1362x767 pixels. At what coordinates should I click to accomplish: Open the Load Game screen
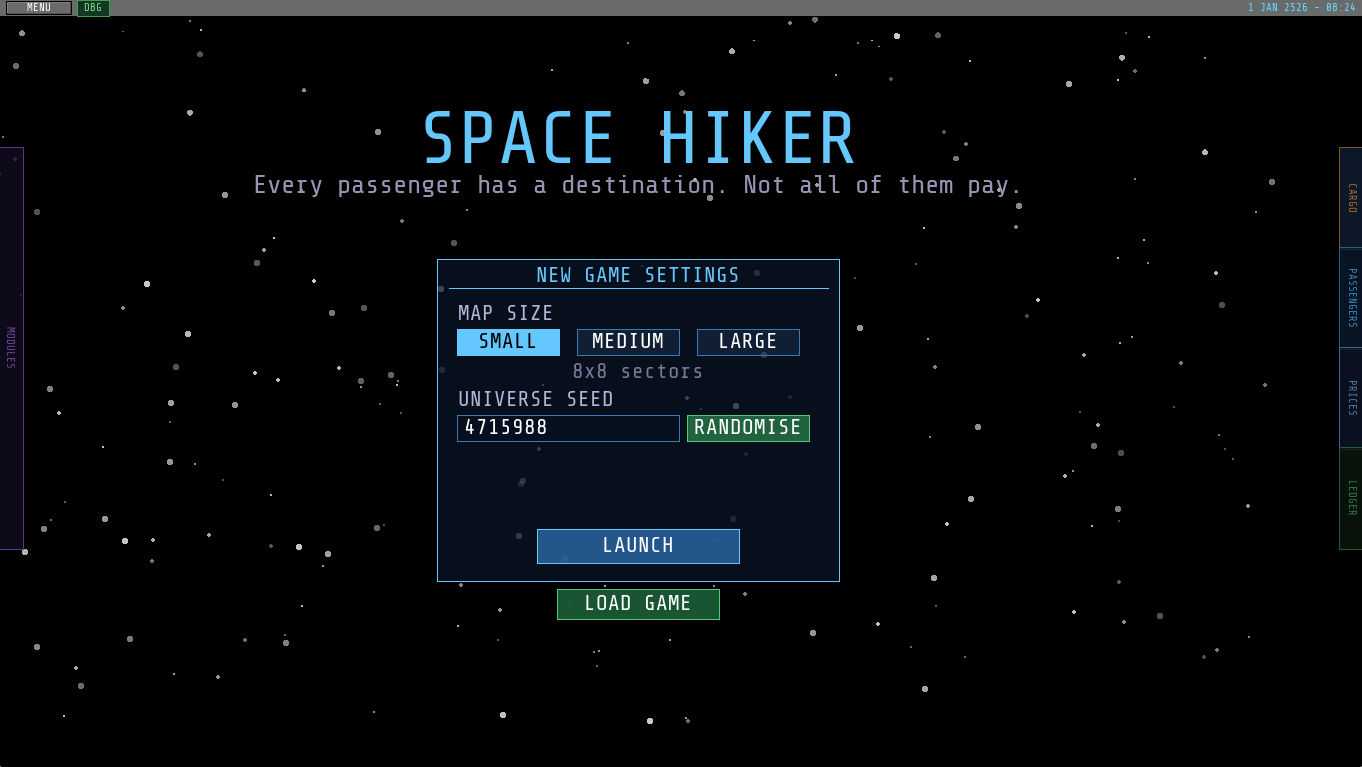(x=638, y=604)
